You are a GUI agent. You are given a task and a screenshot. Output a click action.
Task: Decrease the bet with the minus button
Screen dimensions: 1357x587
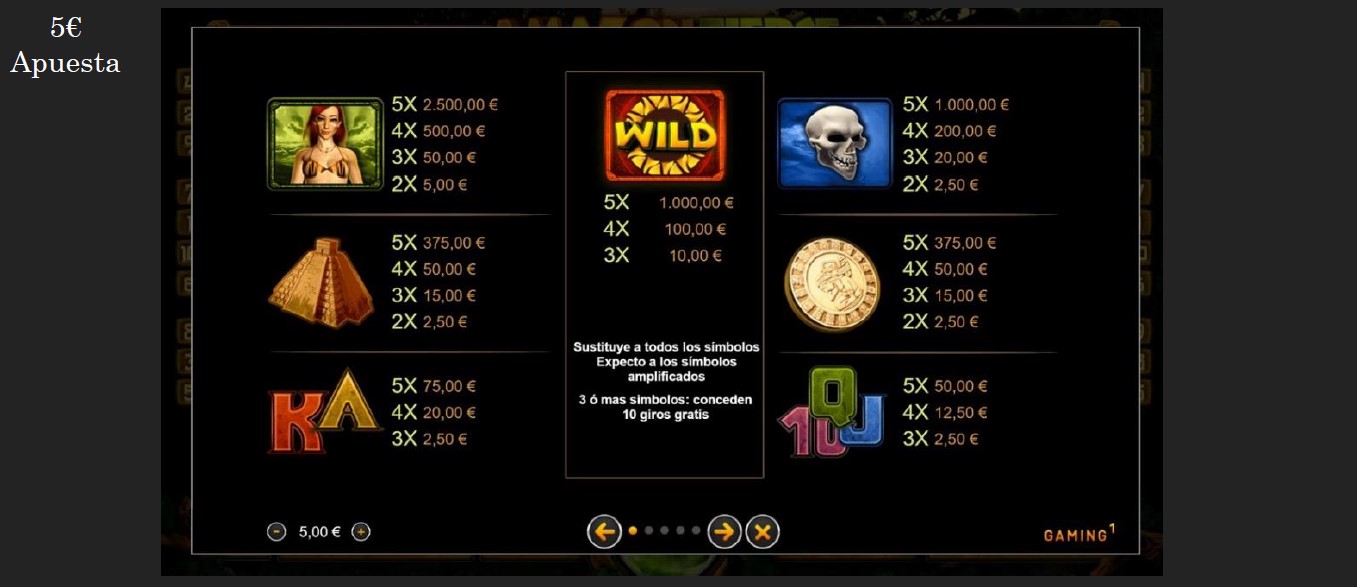coord(277,532)
